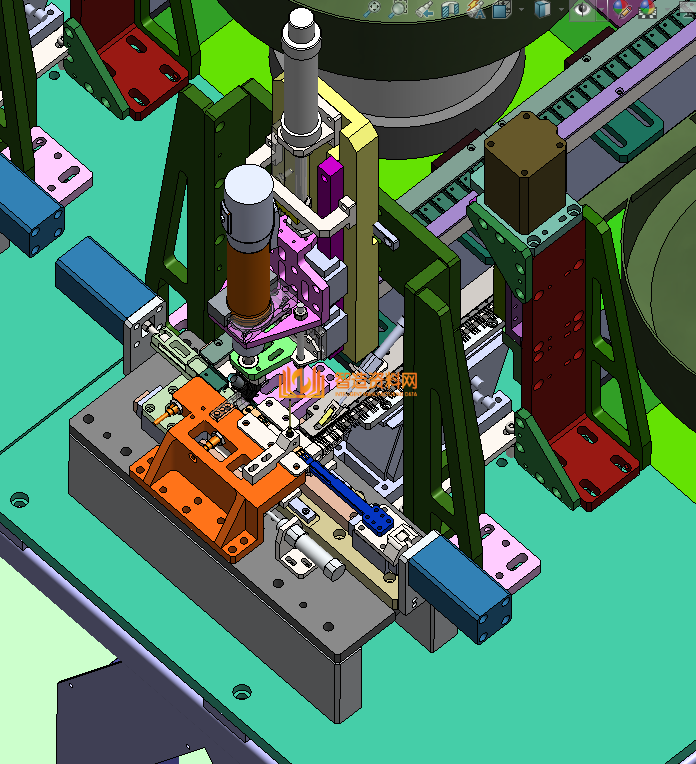Open the edit appearance color ball
Viewport: 696px width, 764px height.
620,10
